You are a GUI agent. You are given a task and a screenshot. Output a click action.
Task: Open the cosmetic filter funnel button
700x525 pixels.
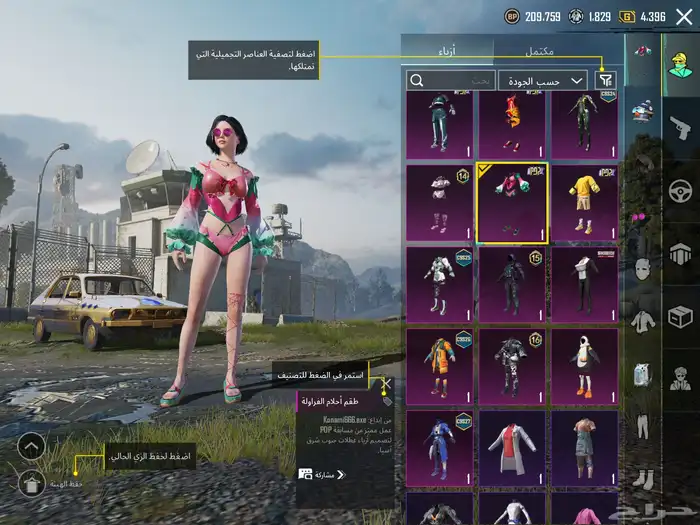[605, 80]
